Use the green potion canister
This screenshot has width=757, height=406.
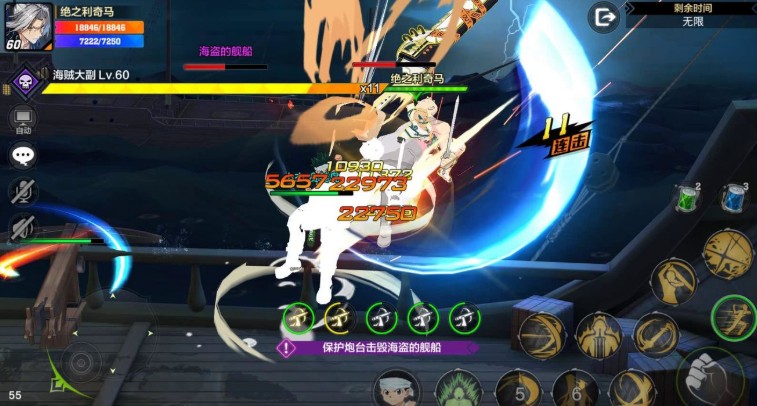pos(685,198)
